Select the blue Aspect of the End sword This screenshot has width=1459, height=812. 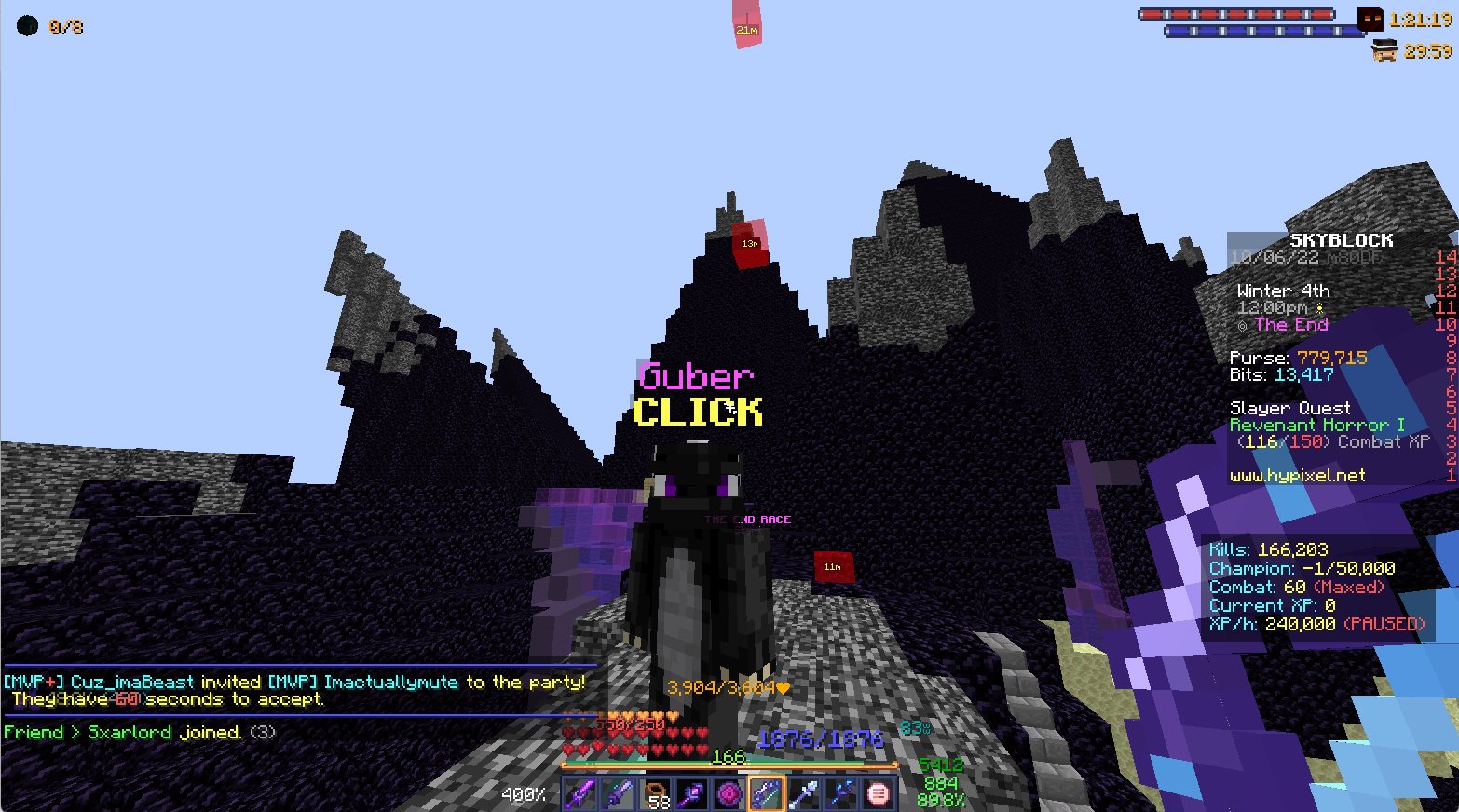(x=765, y=792)
